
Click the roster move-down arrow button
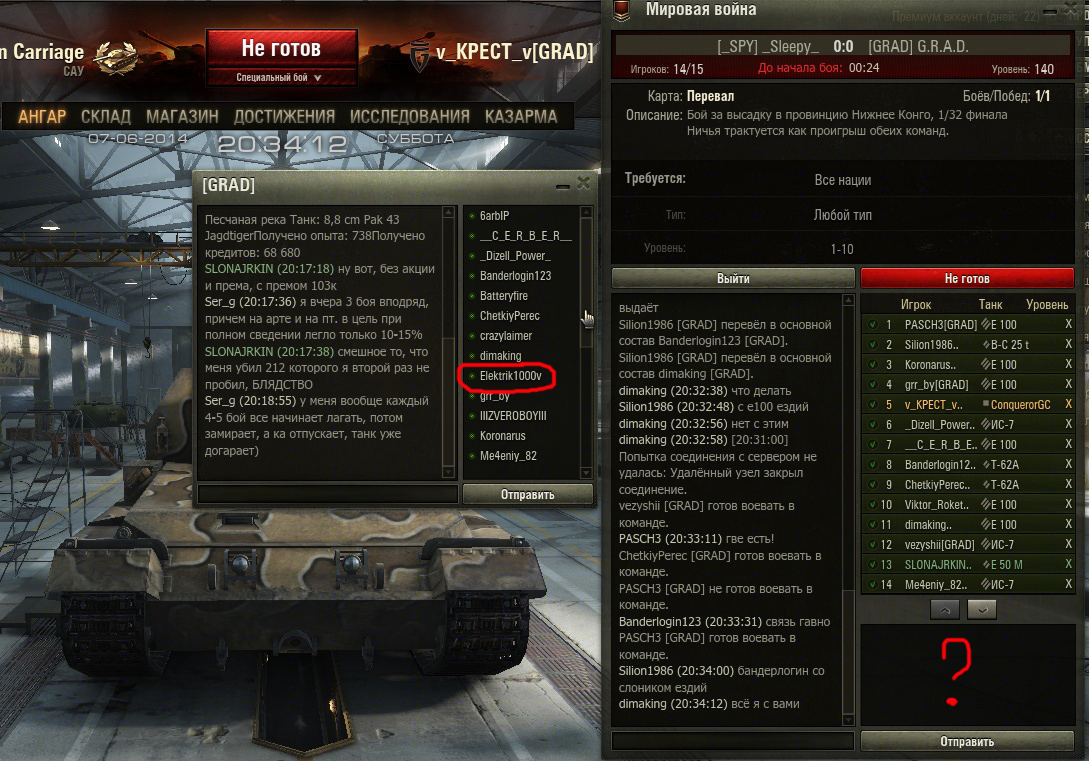pyautogui.click(x=983, y=609)
